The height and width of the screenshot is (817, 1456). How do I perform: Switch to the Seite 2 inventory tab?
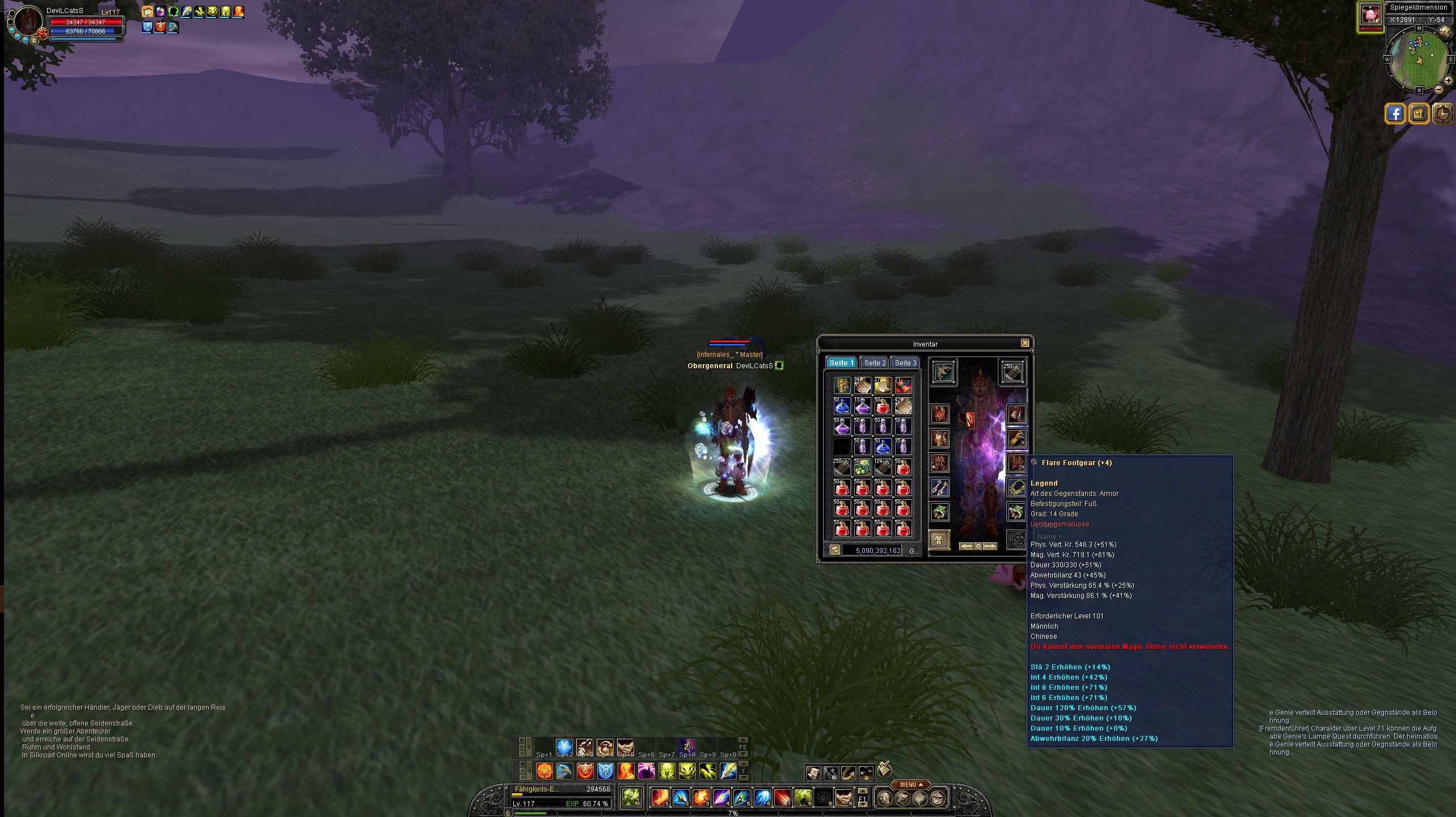[875, 363]
